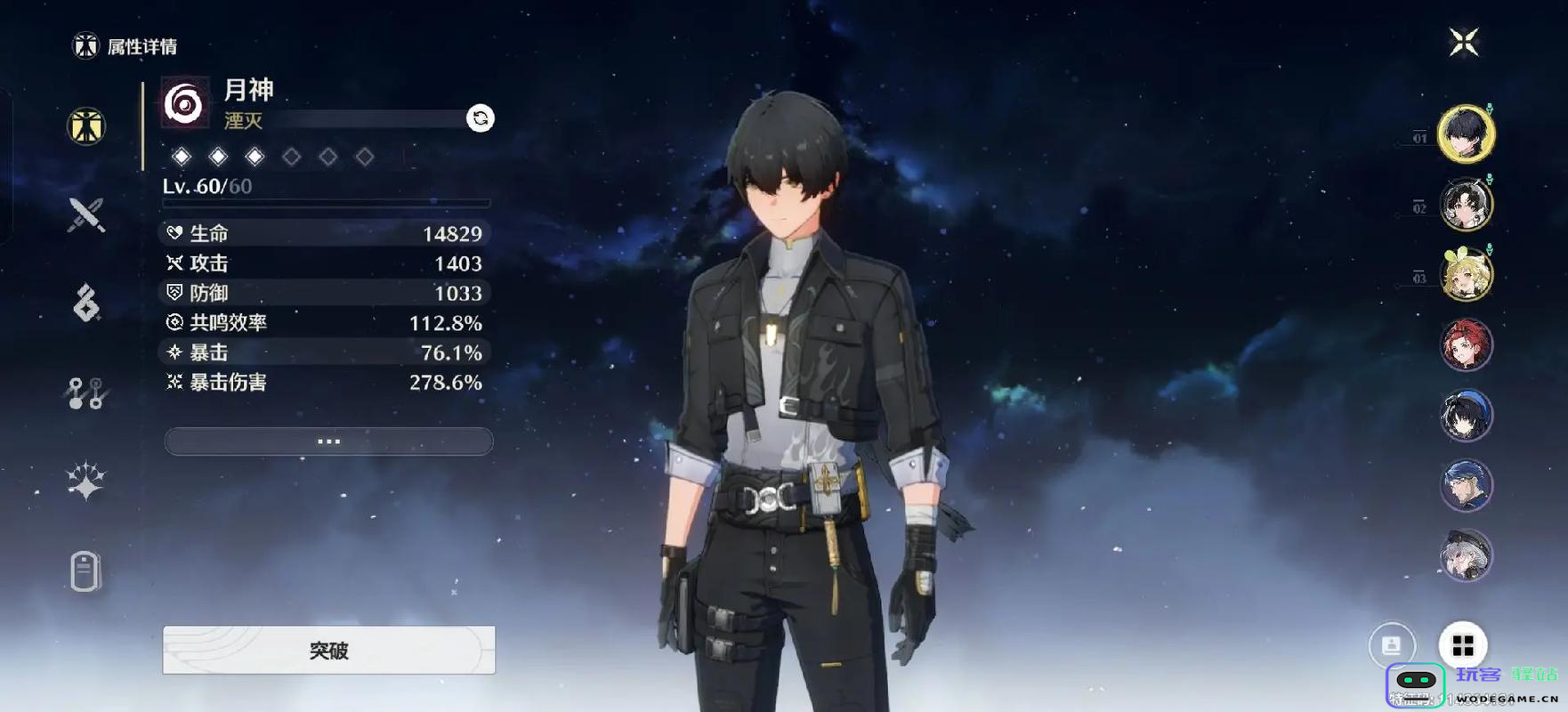Image resolution: width=1568 pixels, height=712 pixels.
Task: Open the crossed swords weapon tab
Action: pos(86,215)
